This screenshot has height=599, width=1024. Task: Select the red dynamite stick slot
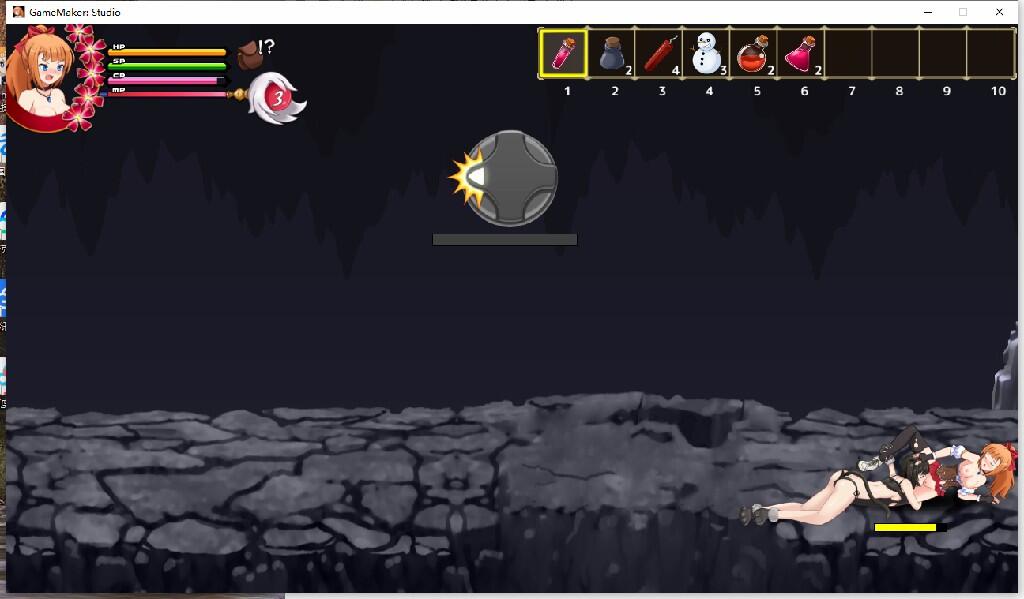click(x=659, y=53)
